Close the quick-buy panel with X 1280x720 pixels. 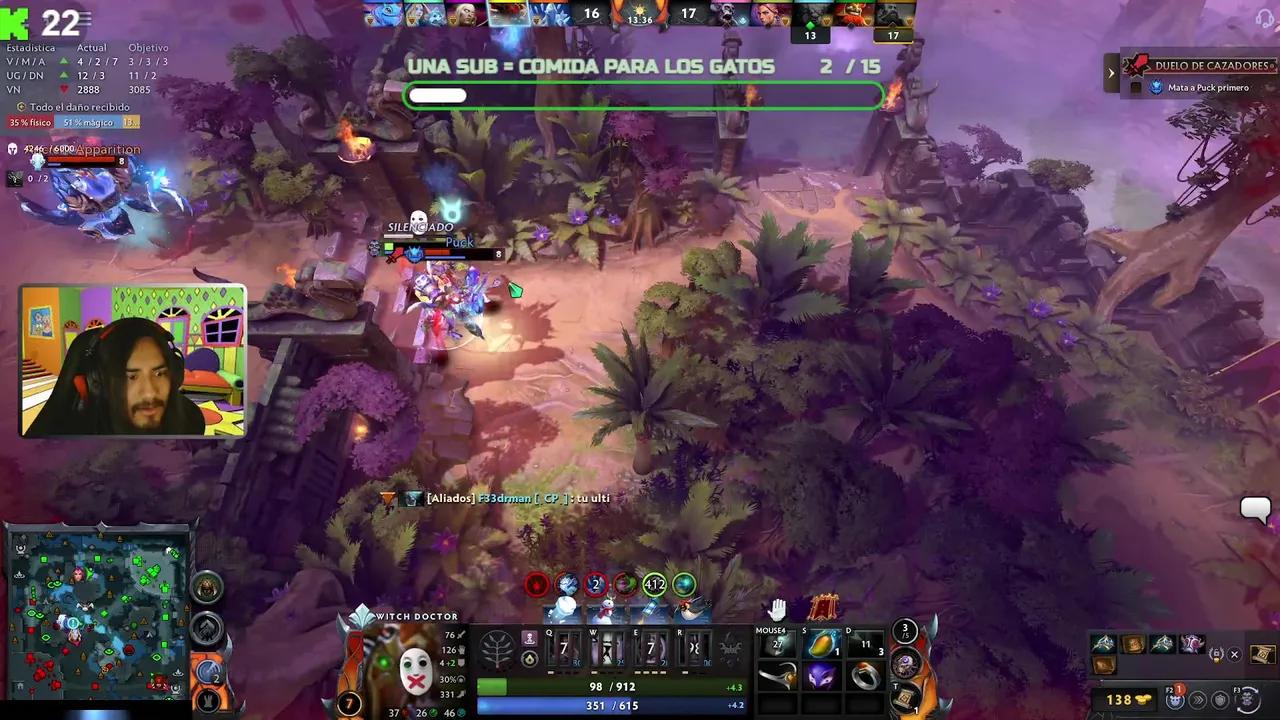point(1234,655)
